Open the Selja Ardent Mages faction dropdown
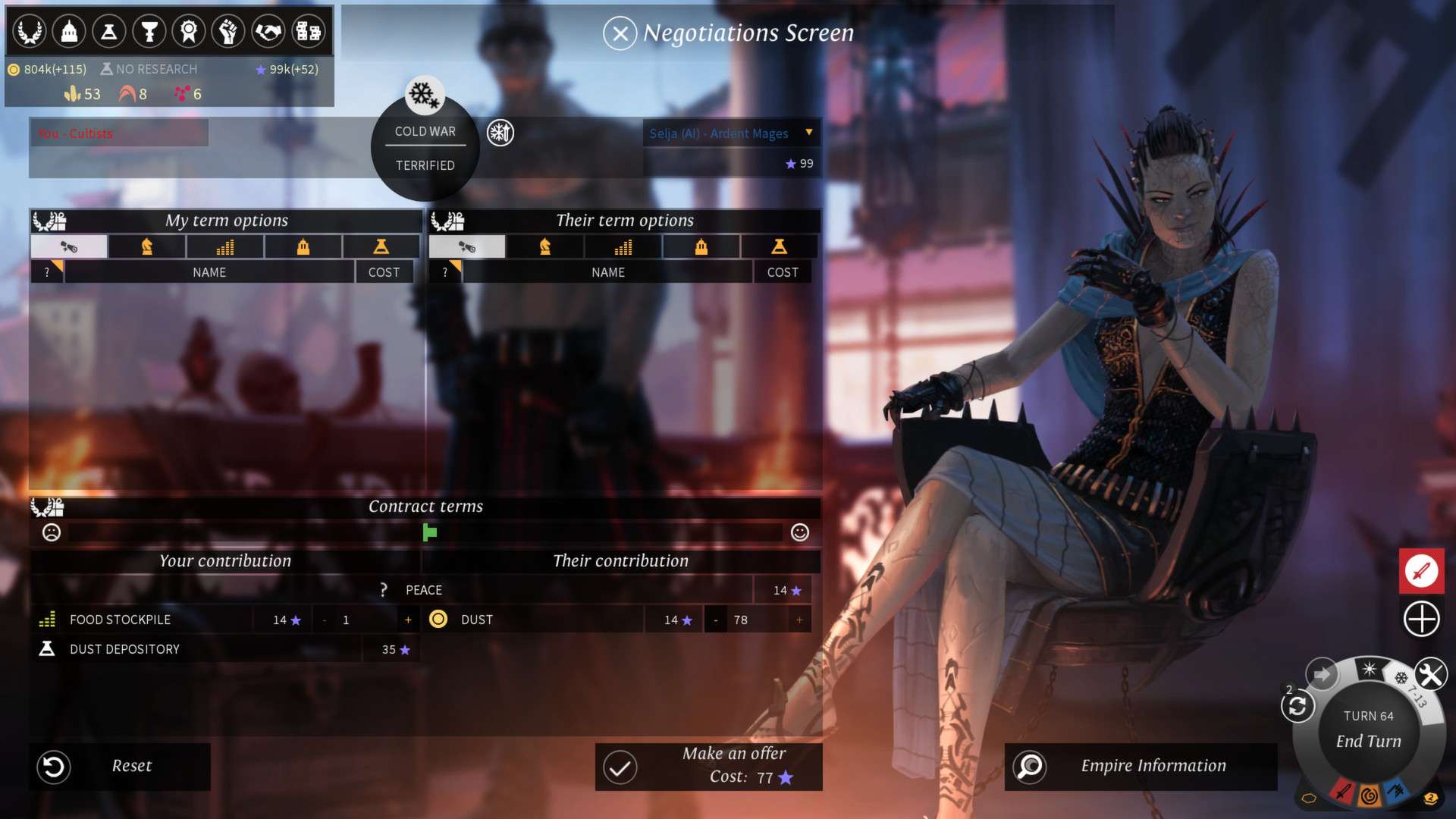This screenshot has height=819, width=1456. coord(809,133)
